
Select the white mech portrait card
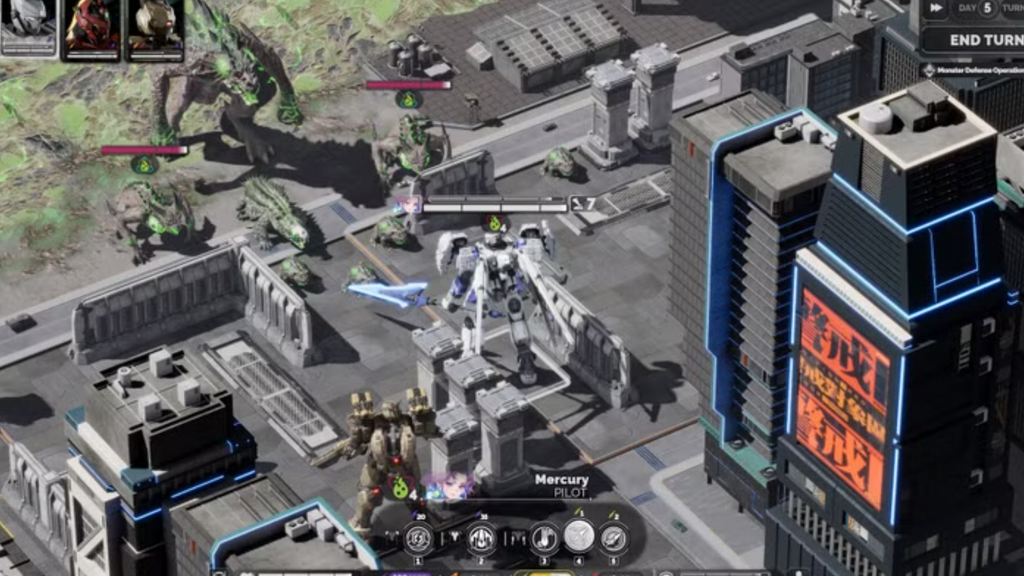pyautogui.click(x=28, y=25)
